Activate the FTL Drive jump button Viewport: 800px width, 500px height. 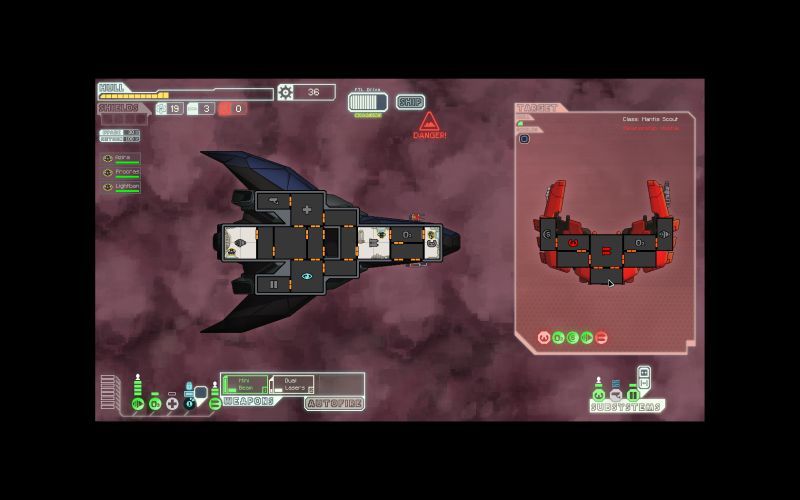point(367,102)
